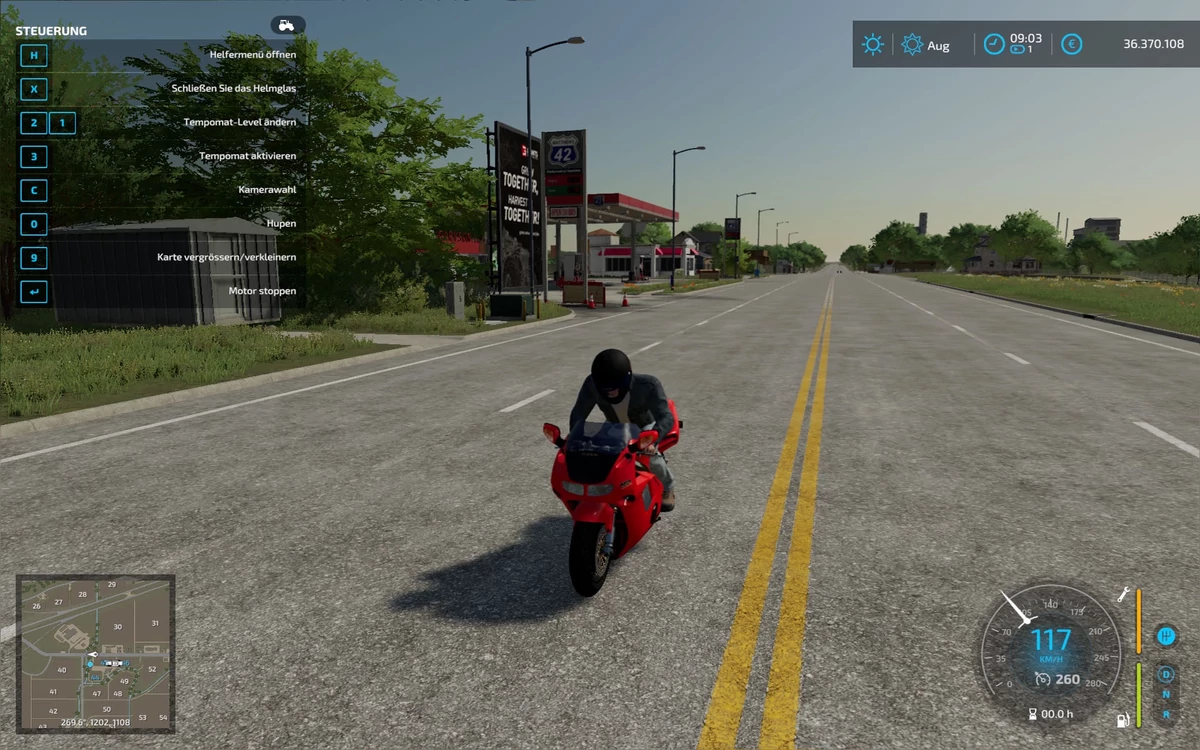Screen dimensions: 1200x750
Task: Click the euro money icon
Action: [1071, 44]
